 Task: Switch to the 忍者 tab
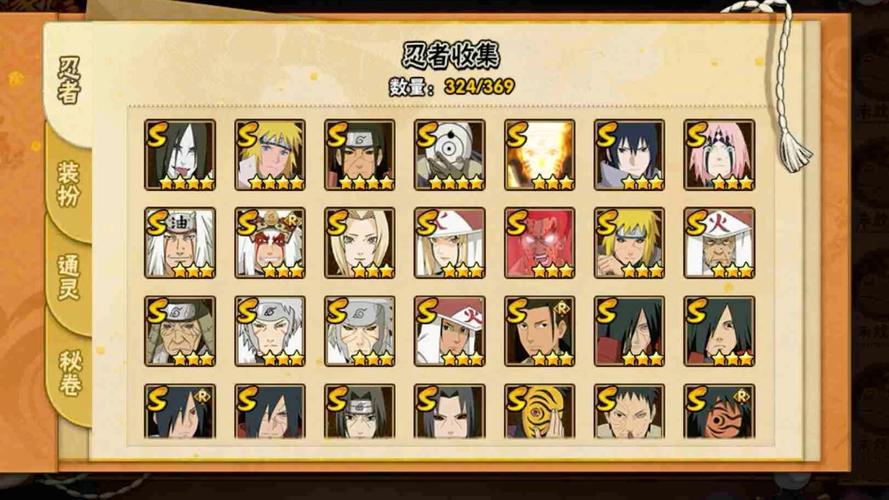(x=68, y=82)
